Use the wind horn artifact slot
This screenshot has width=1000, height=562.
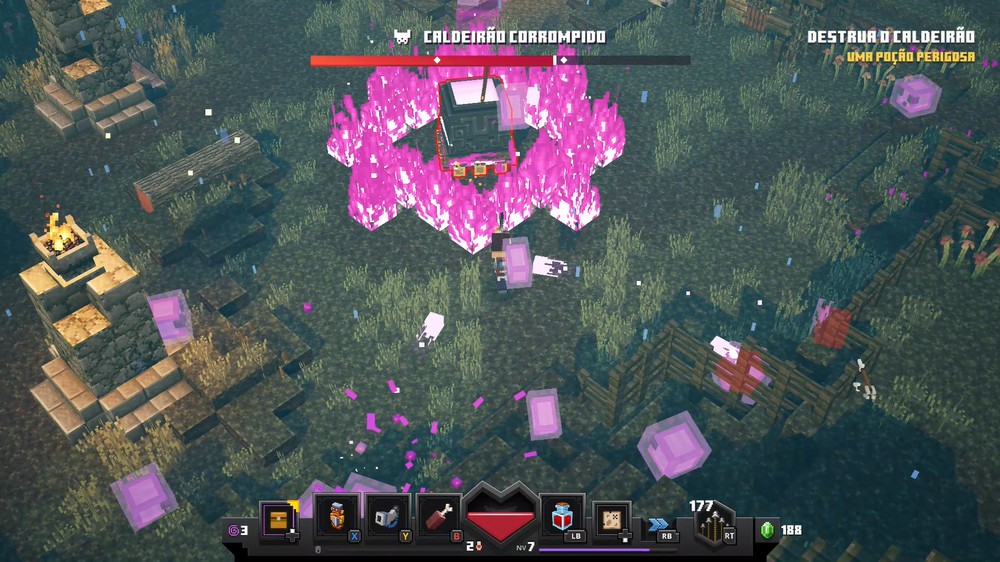[388, 516]
